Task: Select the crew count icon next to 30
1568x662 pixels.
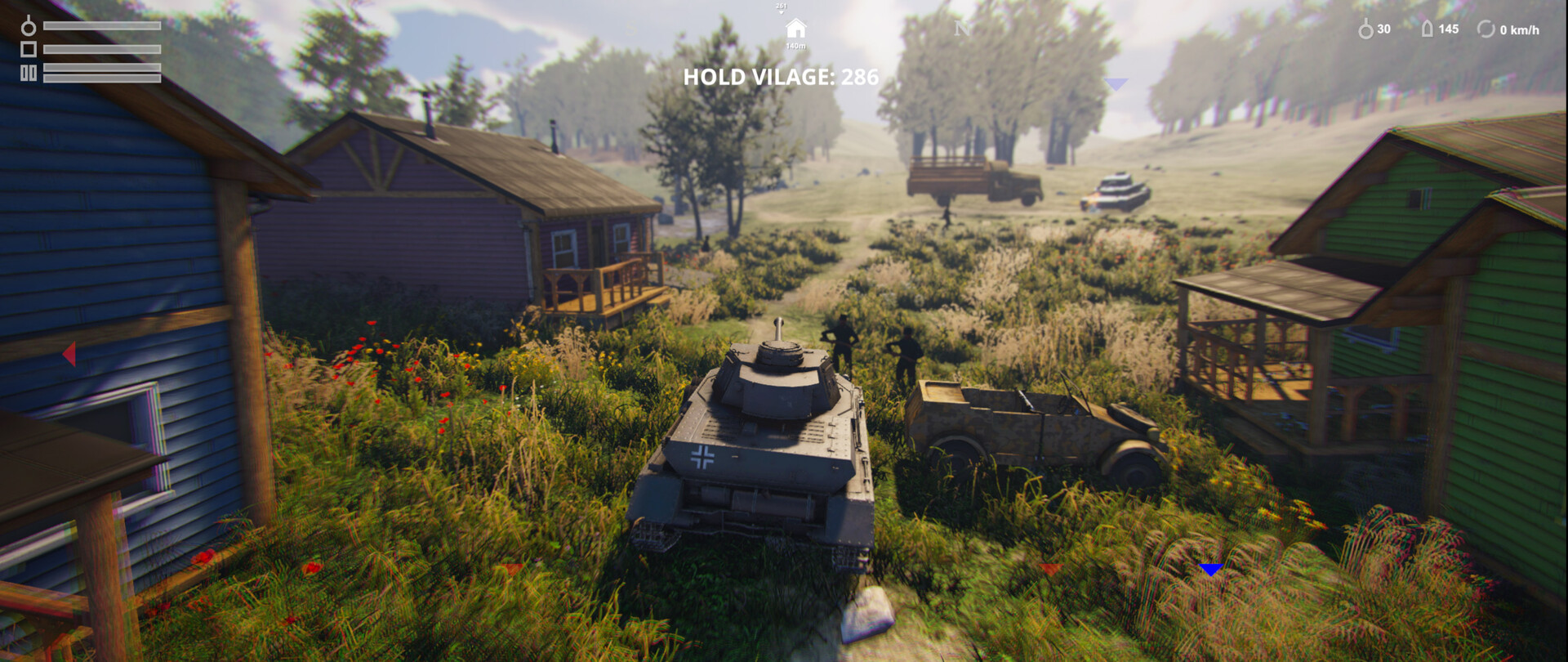Action: tap(1365, 28)
